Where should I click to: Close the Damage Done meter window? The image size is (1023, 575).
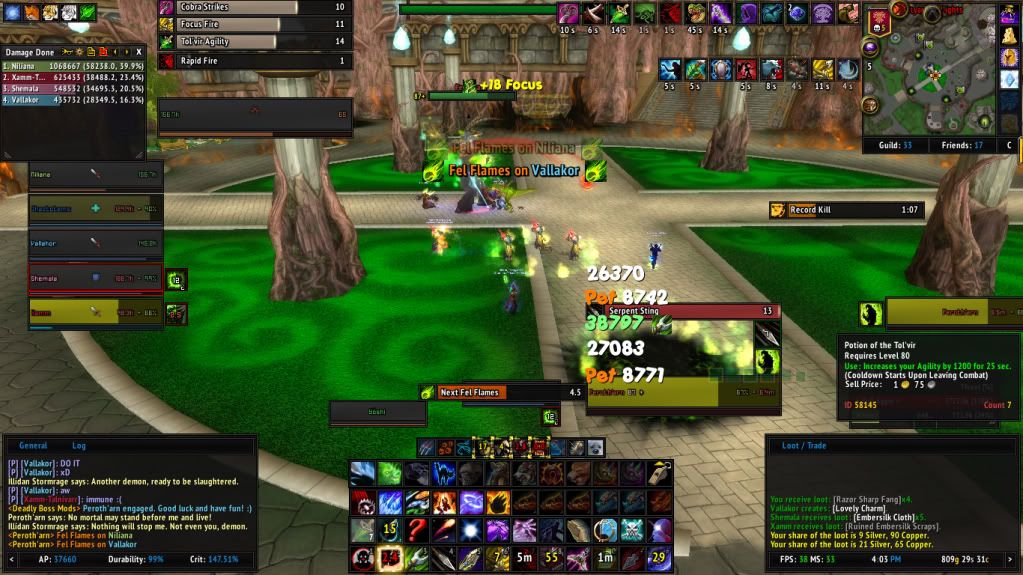[x=139, y=51]
